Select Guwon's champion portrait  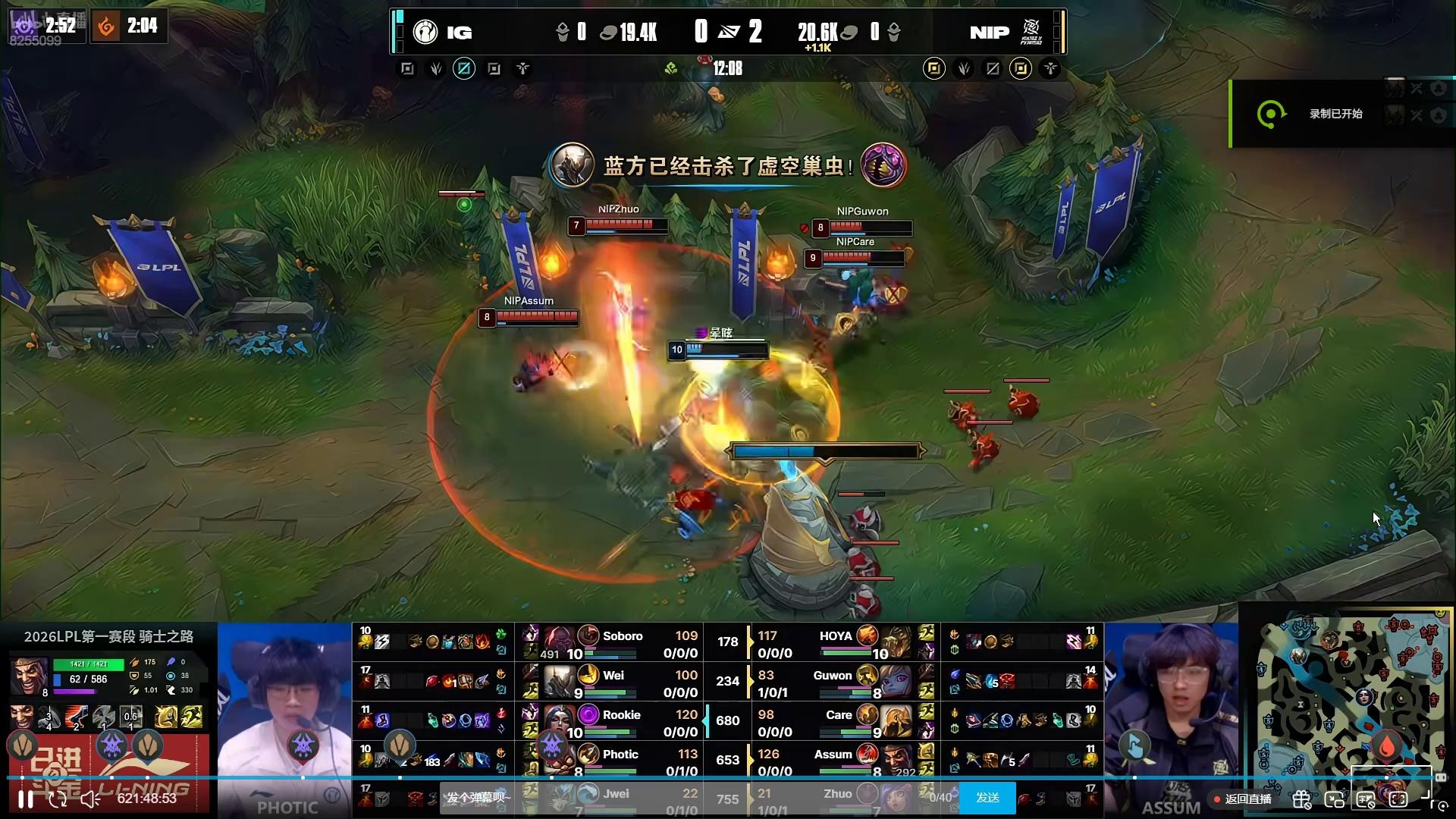coord(896,681)
